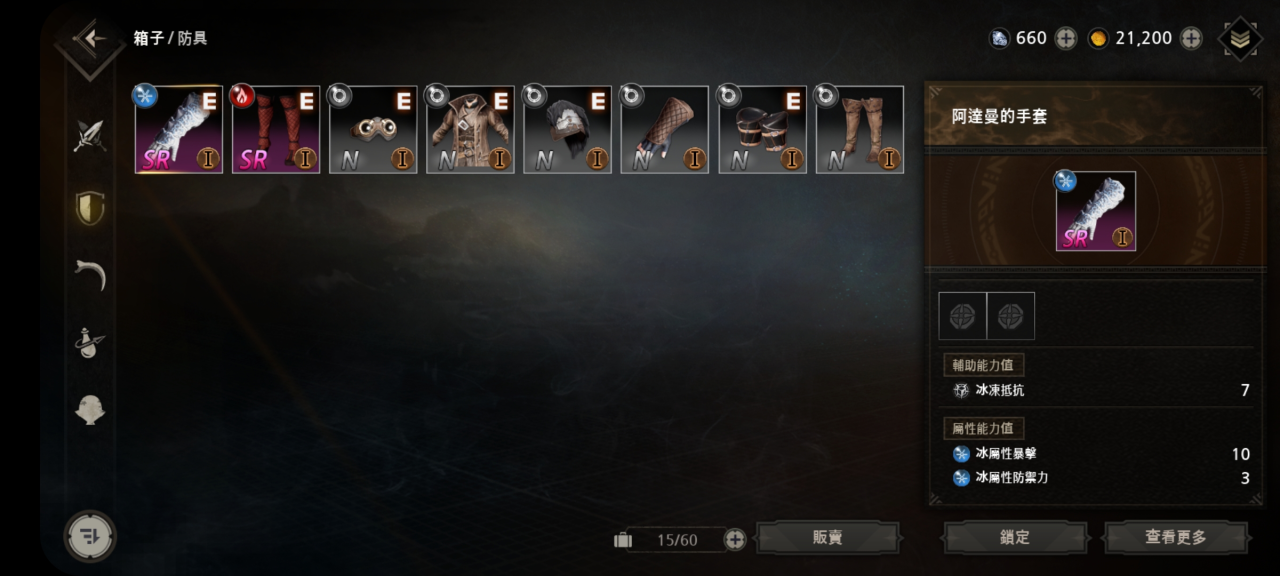
Task: Click the 販賣 sell button
Action: 828,538
